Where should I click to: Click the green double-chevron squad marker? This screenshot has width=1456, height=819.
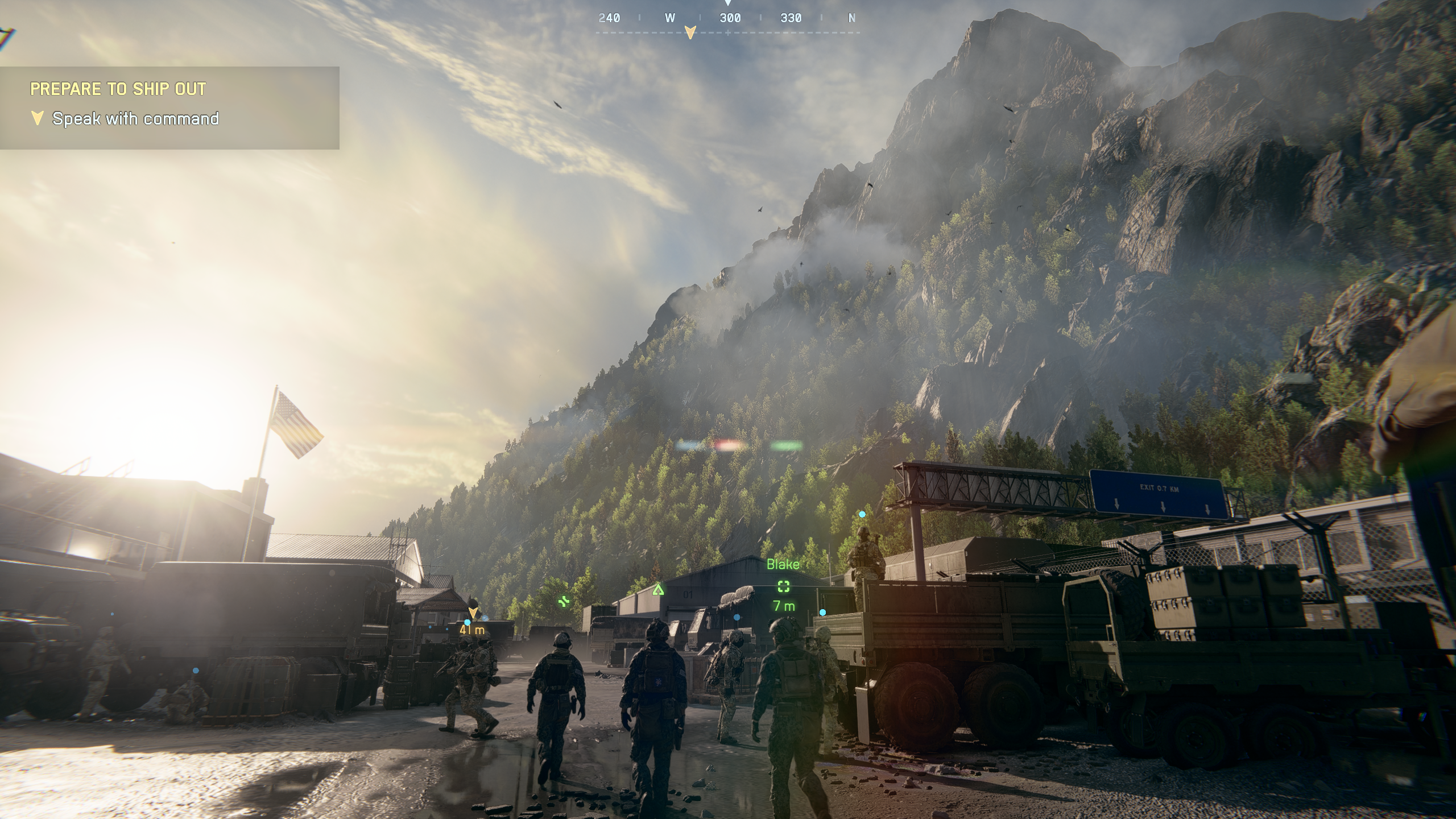click(564, 601)
